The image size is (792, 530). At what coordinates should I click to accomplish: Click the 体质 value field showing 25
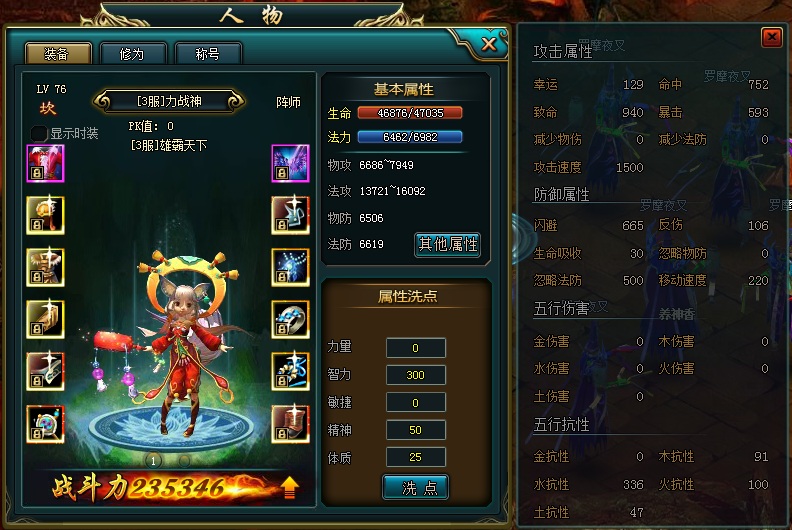(416, 457)
